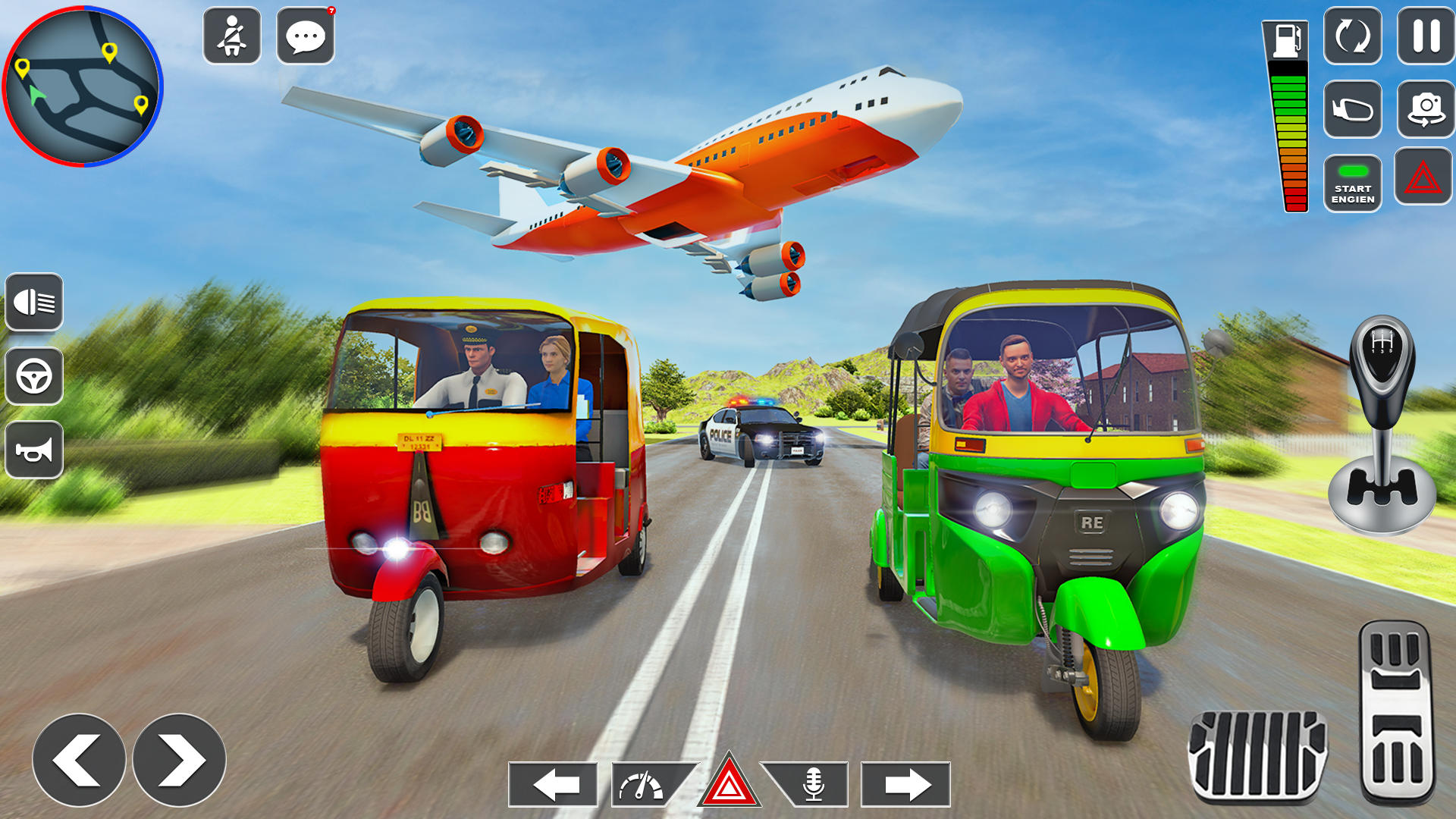
Task: Tap the camera view switch icon
Action: (1425, 110)
